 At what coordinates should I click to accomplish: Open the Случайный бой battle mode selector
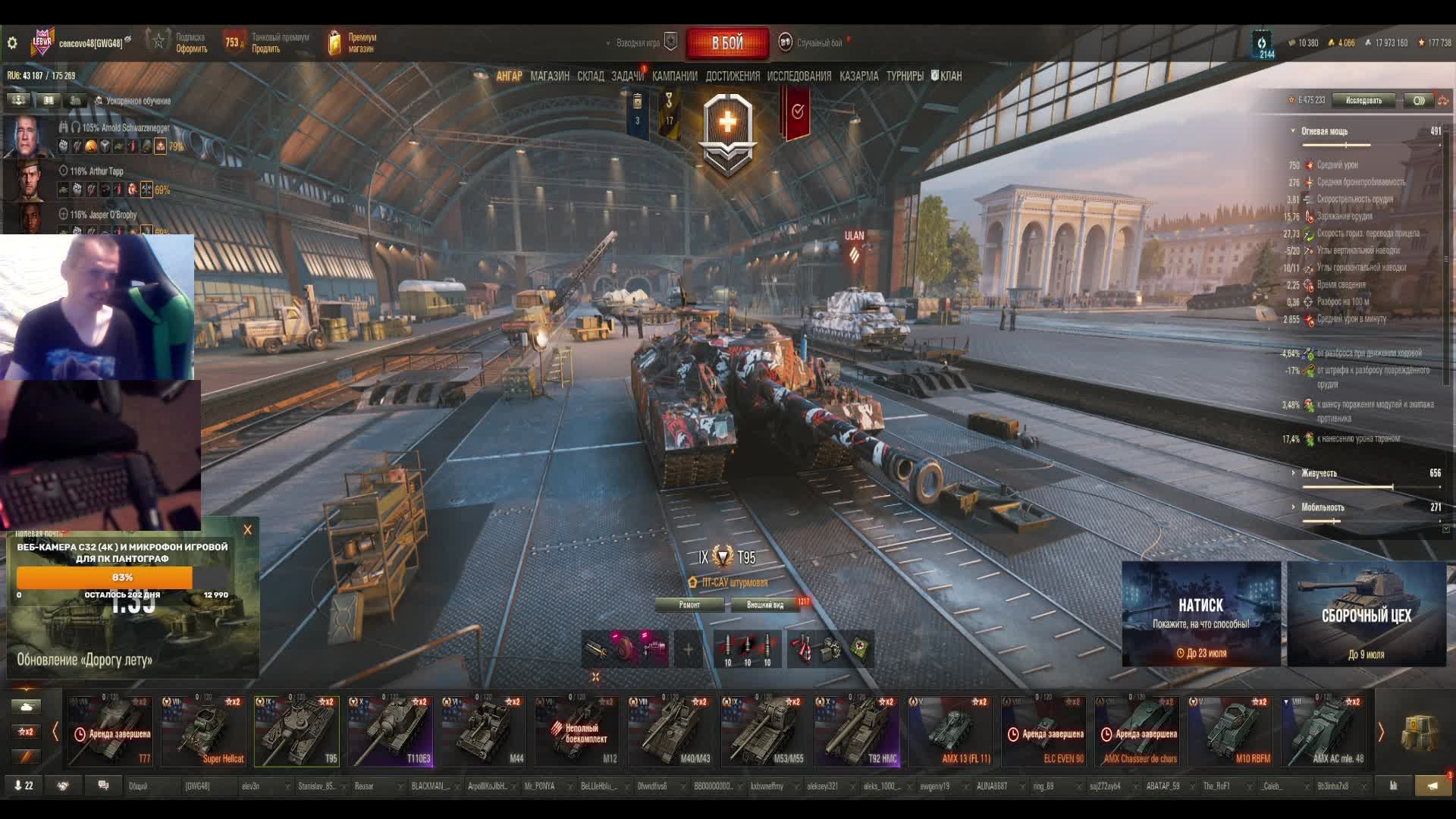[x=819, y=43]
